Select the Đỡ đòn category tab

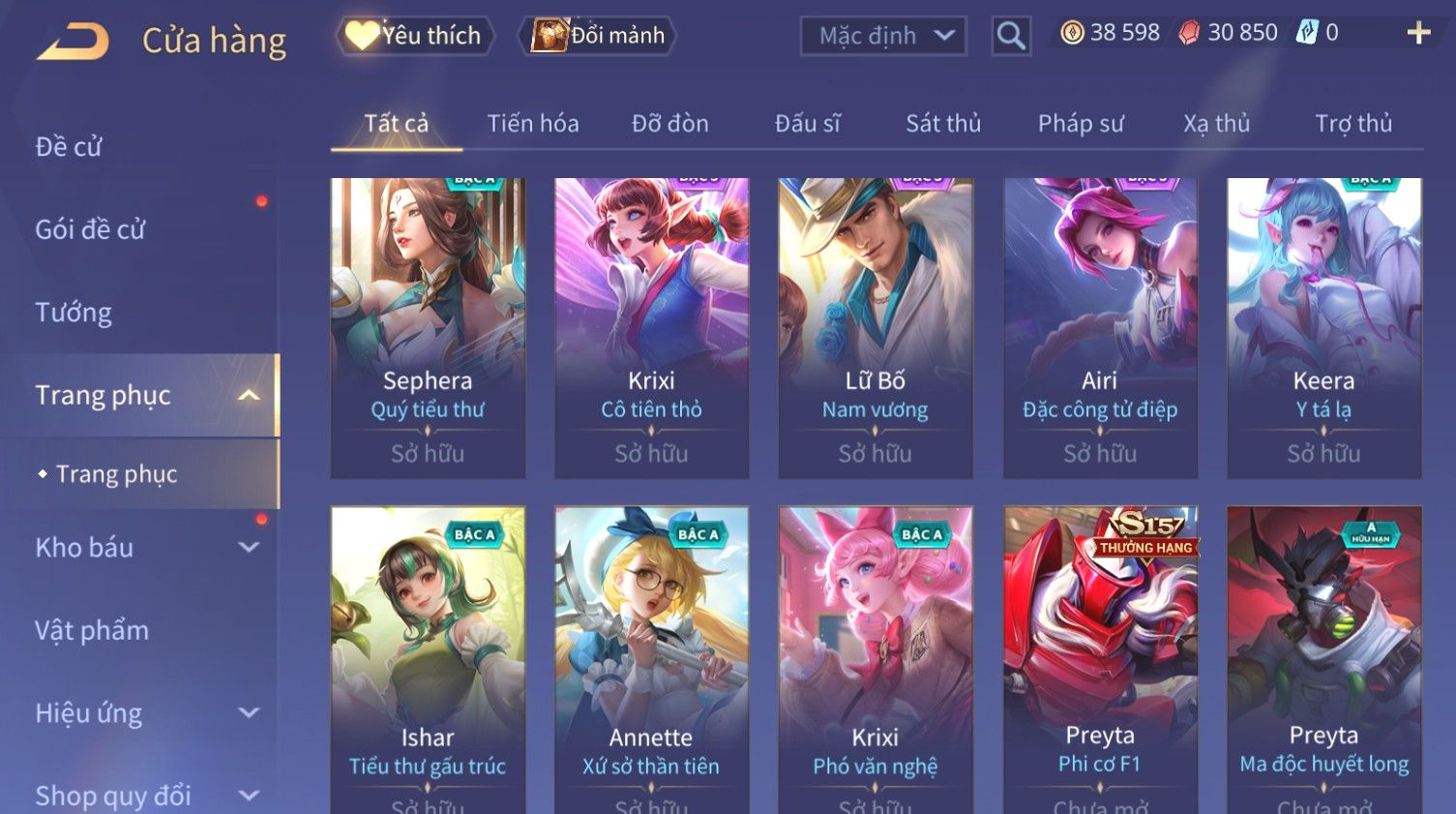669,124
